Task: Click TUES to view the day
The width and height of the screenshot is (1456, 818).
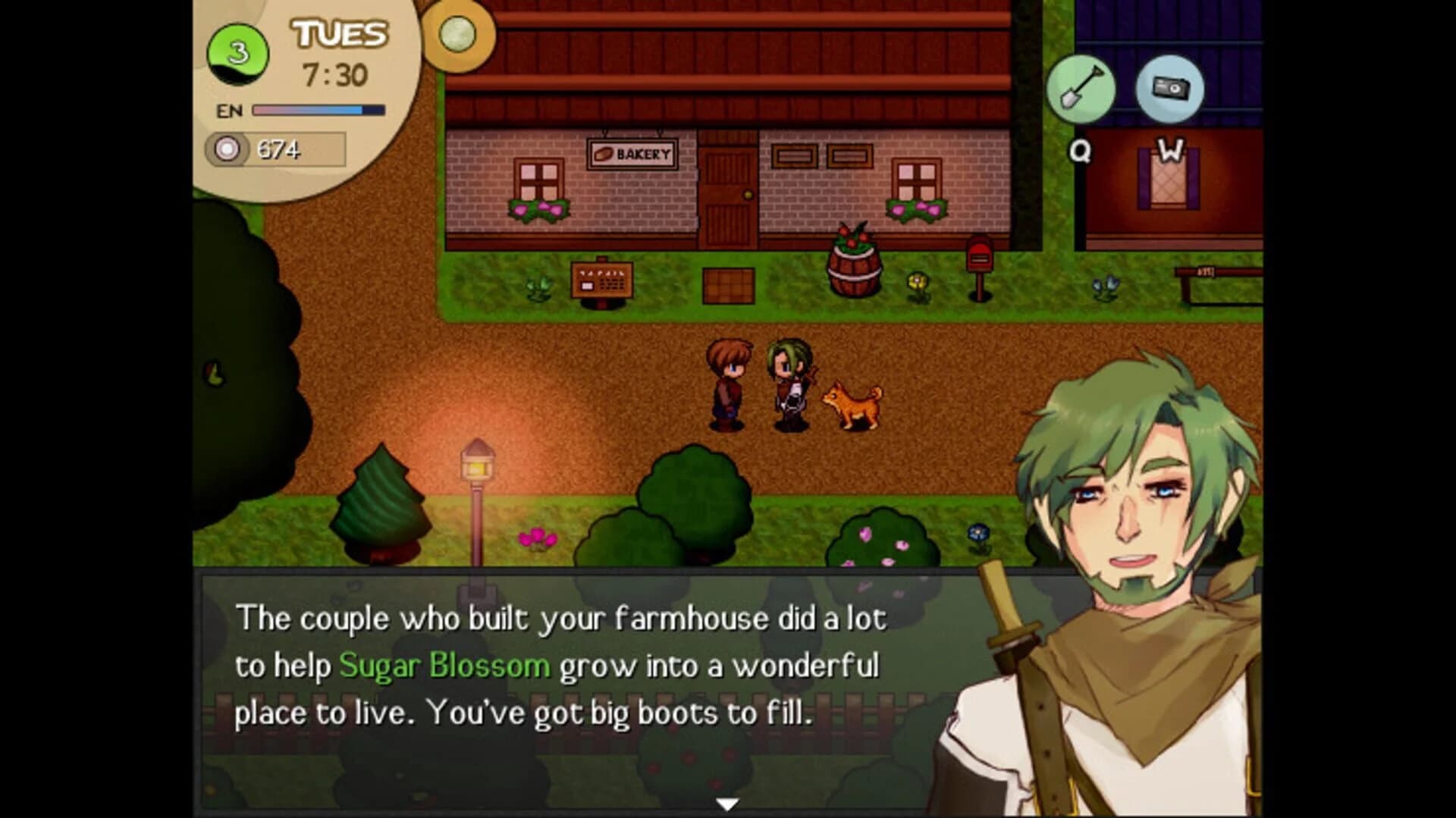Action: [338, 33]
